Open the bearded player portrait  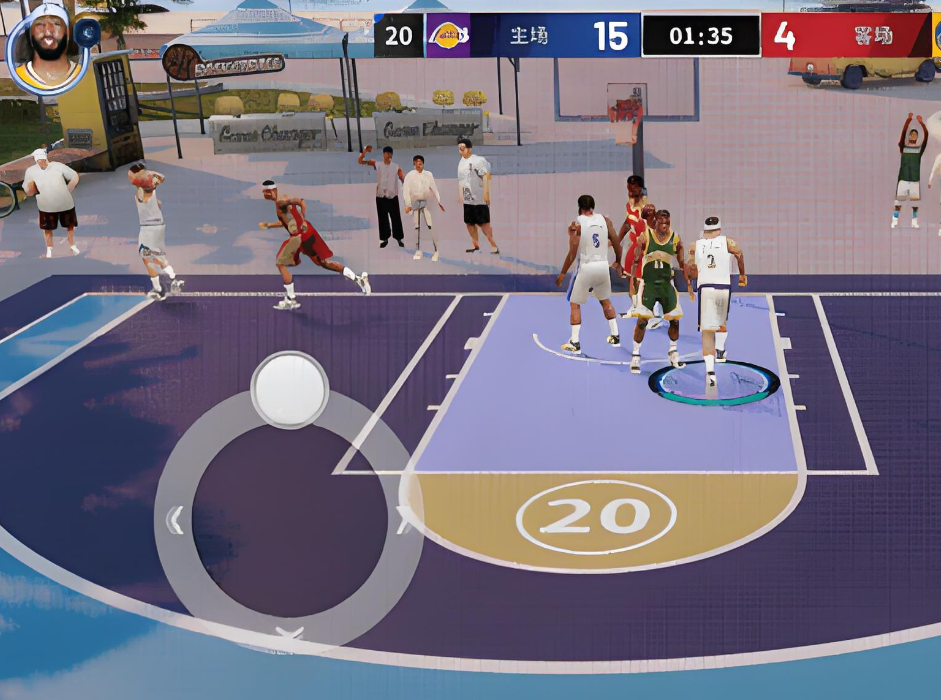[45, 45]
